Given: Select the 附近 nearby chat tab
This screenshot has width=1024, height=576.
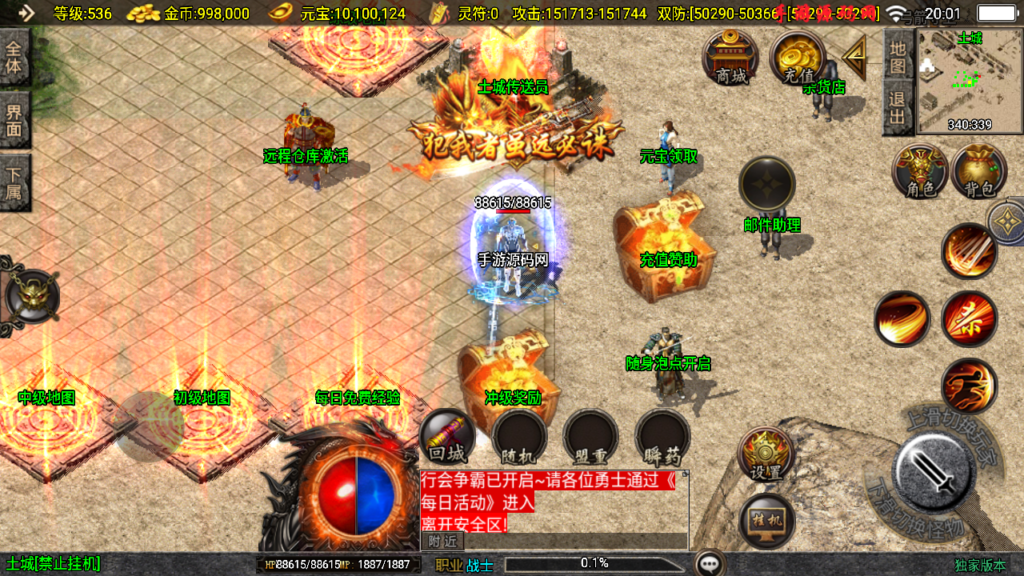Looking at the screenshot, I should [442, 541].
